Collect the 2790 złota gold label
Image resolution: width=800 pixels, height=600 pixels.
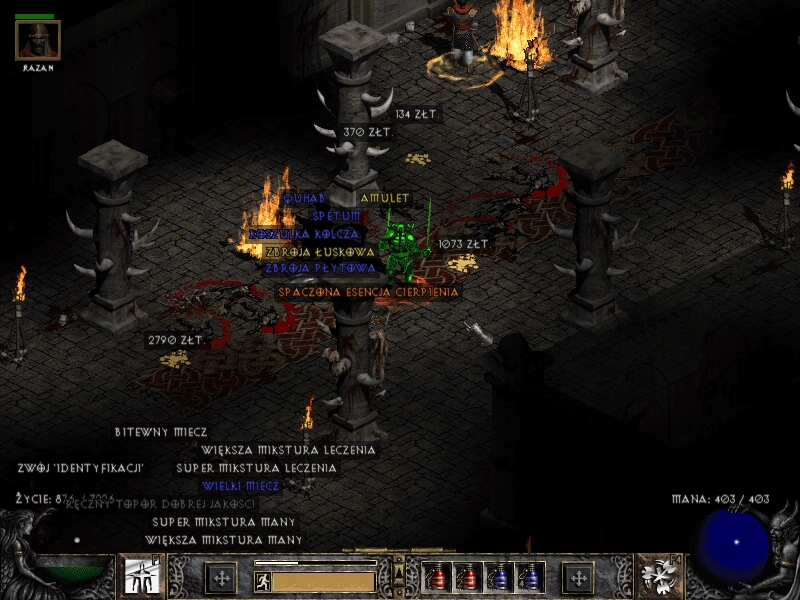tap(175, 341)
